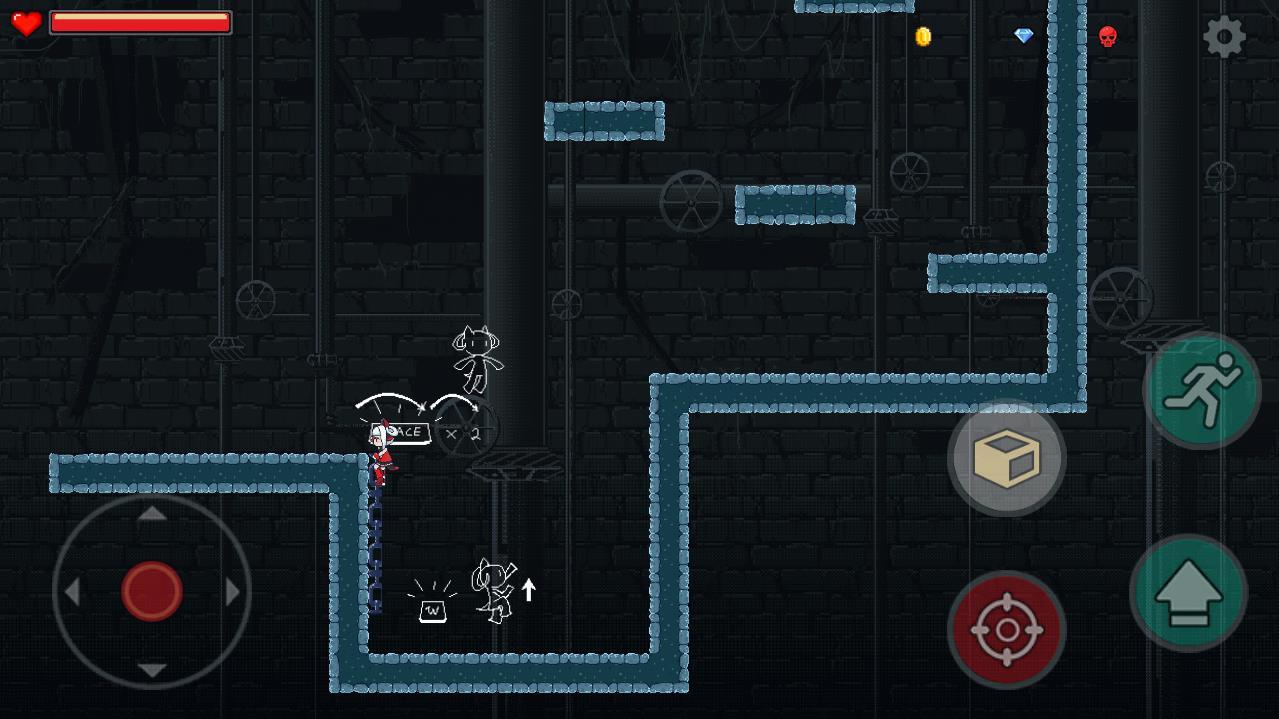The height and width of the screenshot is (719, 1279).
Task: Open the settings gear menu
Action: point(1224,38)
